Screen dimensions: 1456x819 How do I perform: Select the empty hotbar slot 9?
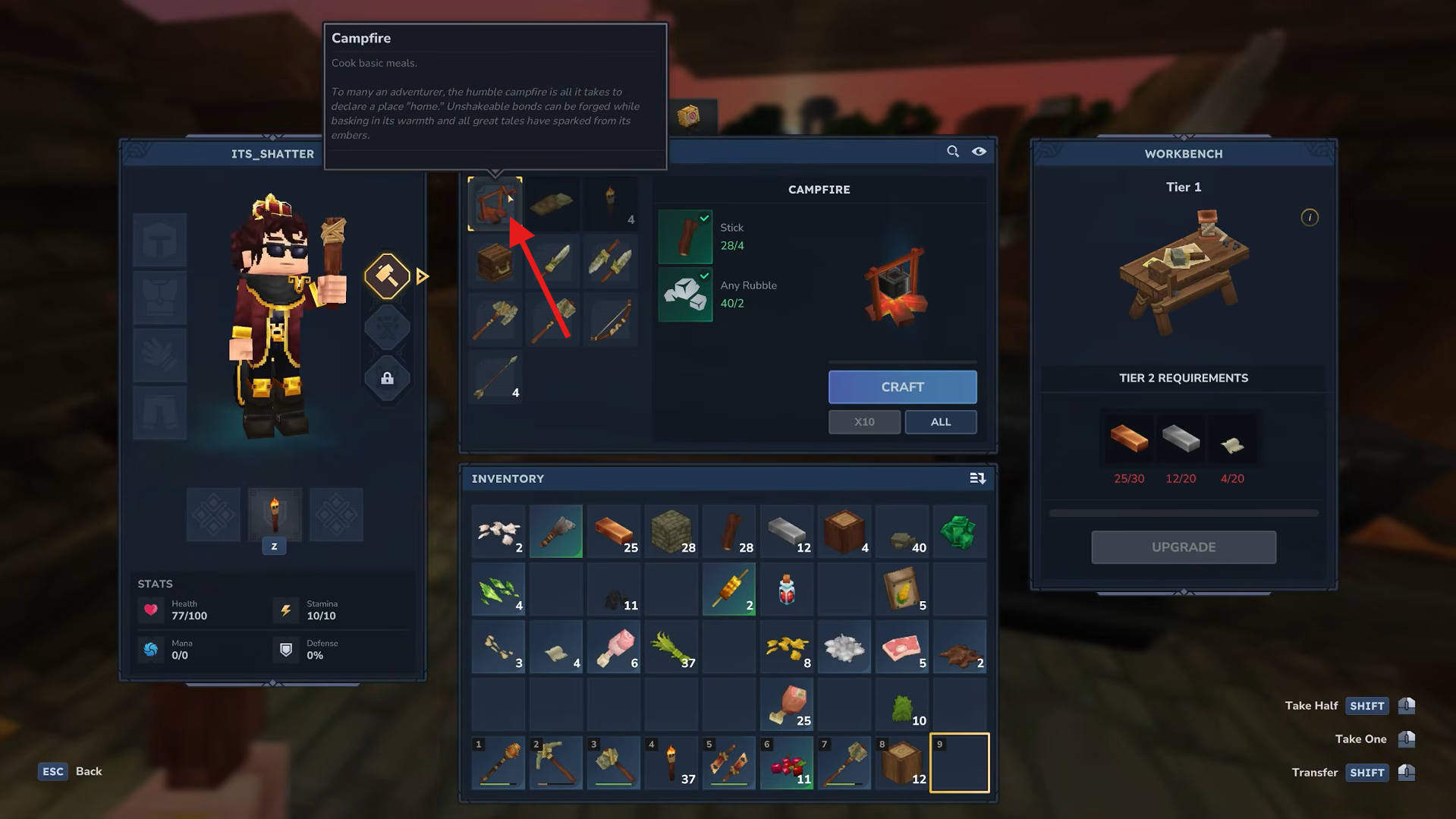point(959,763)
